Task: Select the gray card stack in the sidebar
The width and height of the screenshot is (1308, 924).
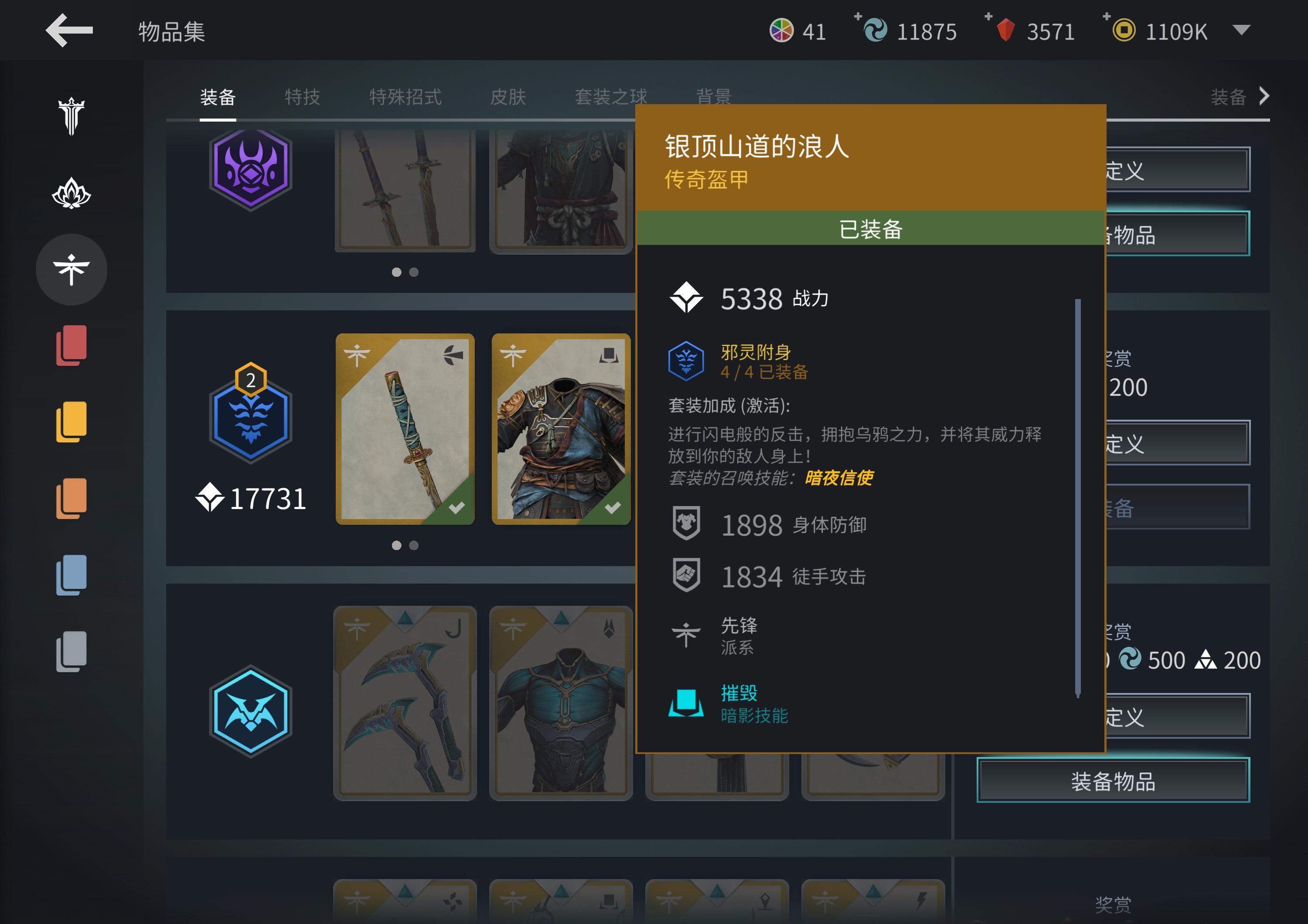Action: tap(71, 652)
